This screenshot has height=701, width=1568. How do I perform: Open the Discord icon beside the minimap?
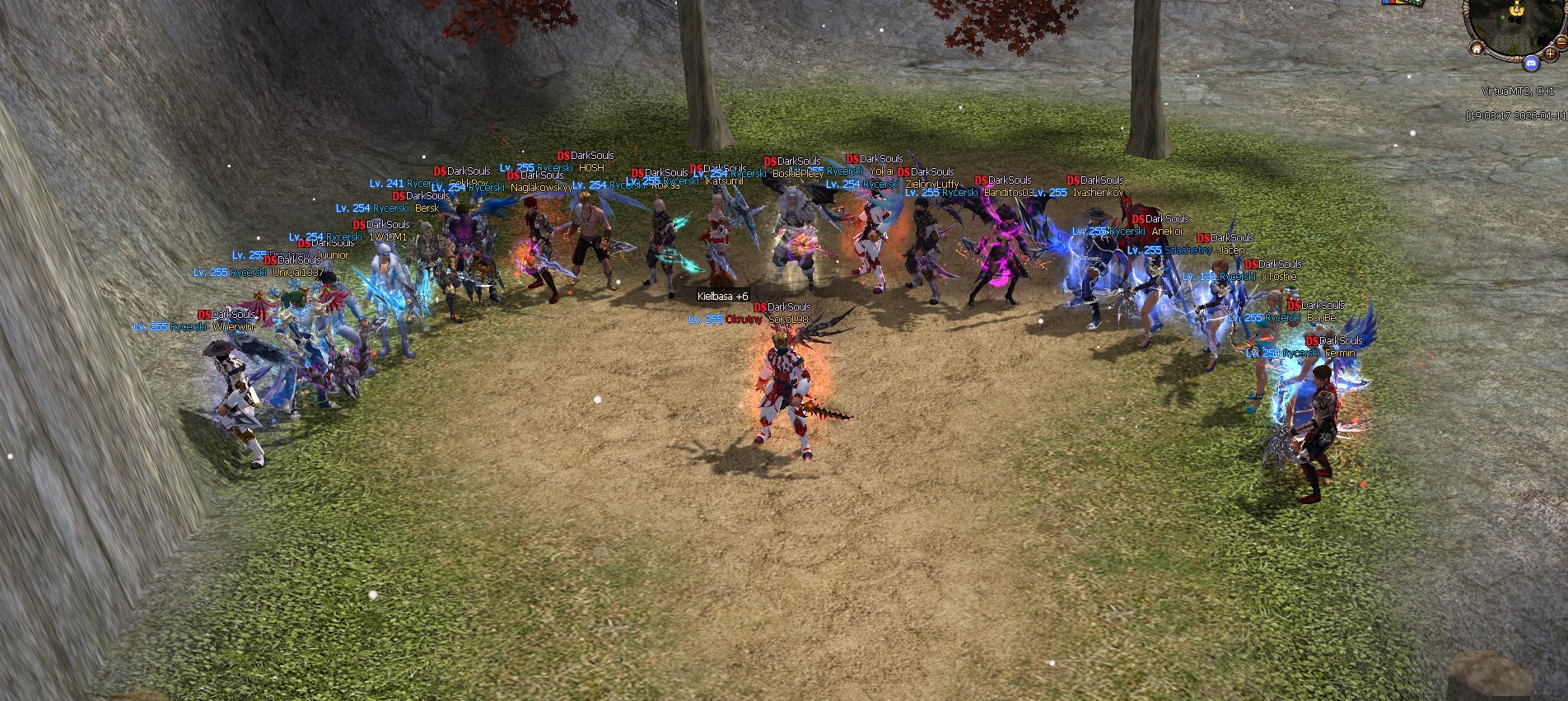click(1531, 63)
